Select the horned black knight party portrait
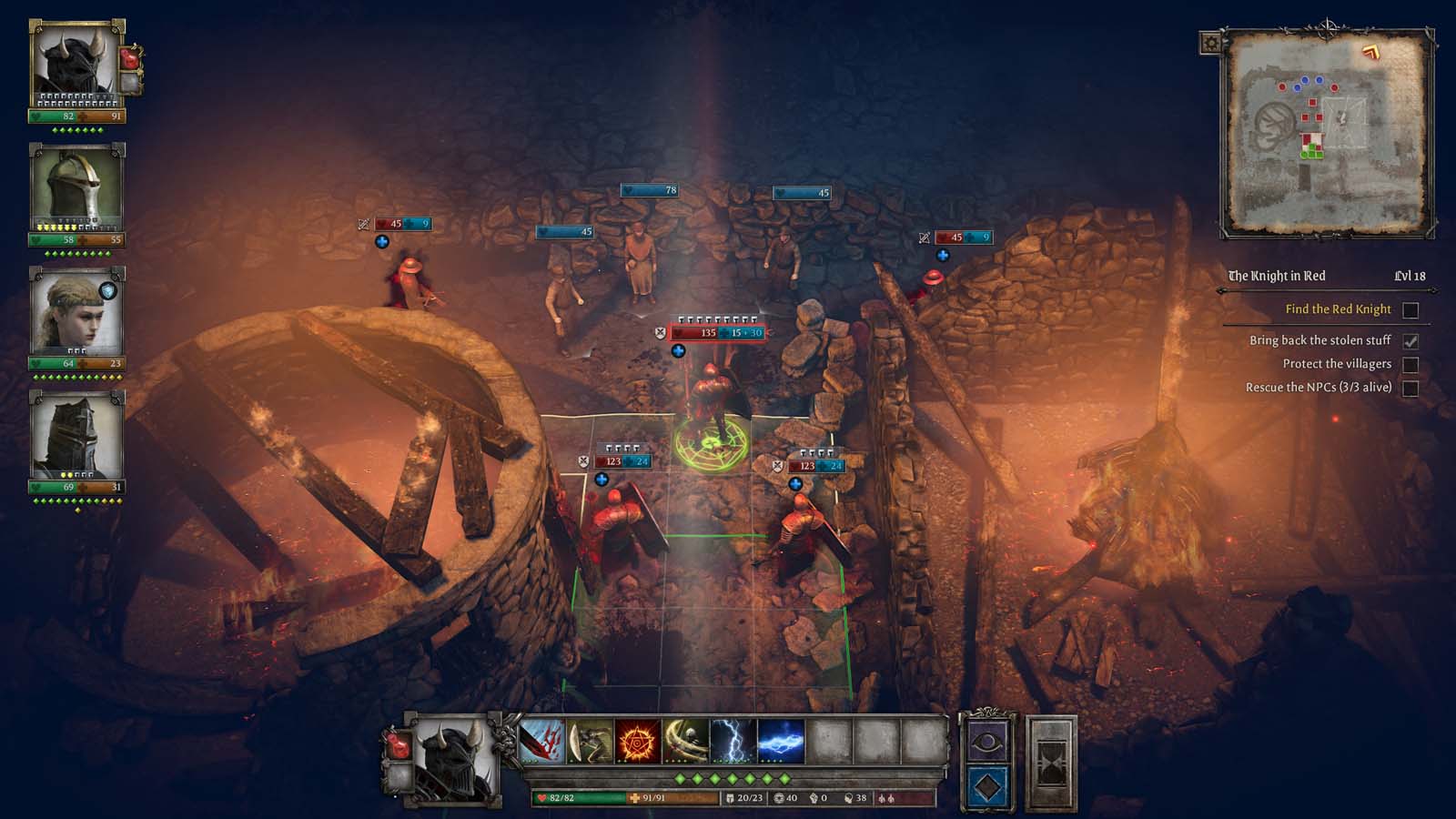Image resolution: width=1456 pixels, height=819 pixels. pos(76,64)
